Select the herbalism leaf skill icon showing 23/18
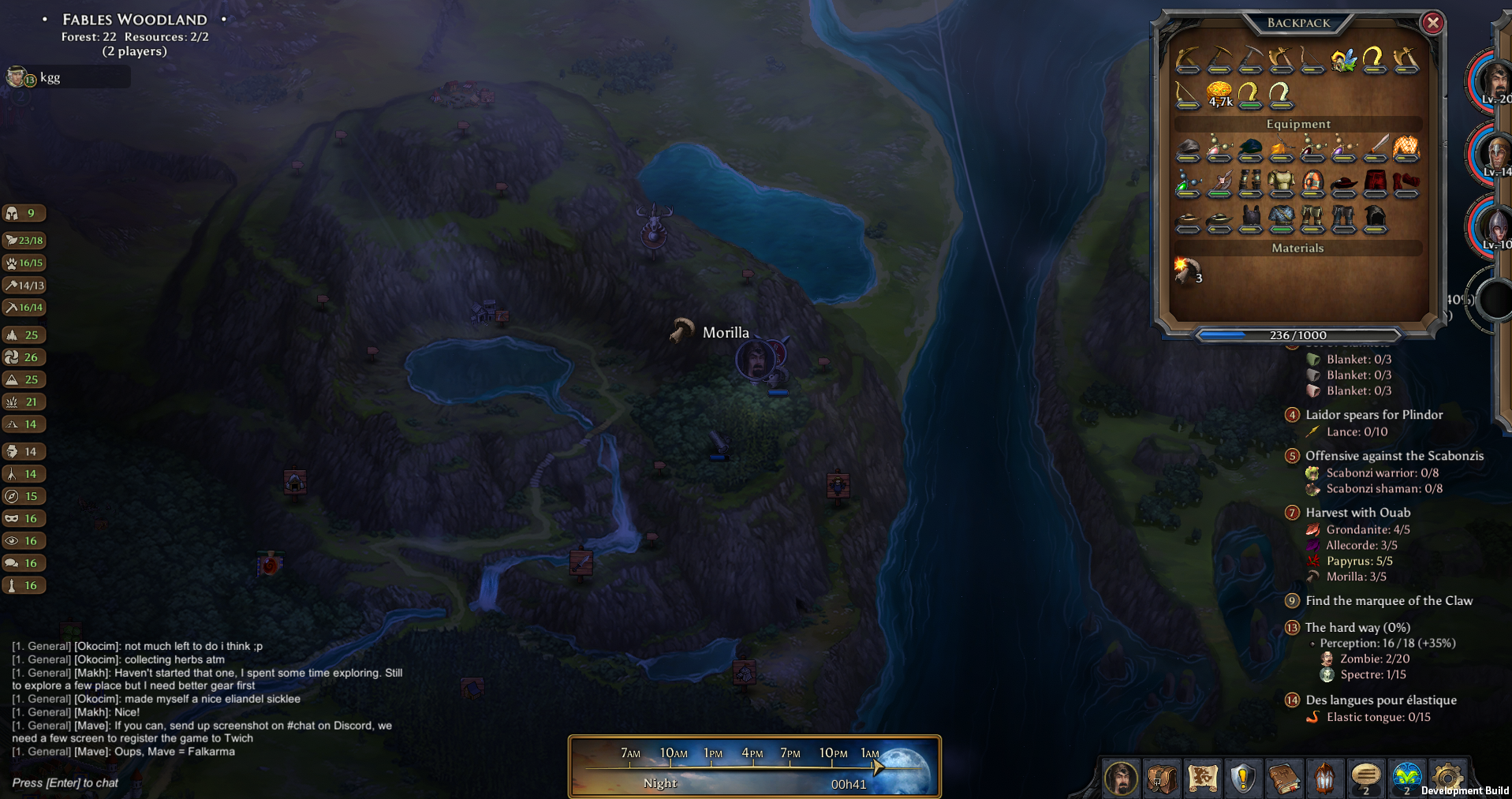 tap(24, 241)
